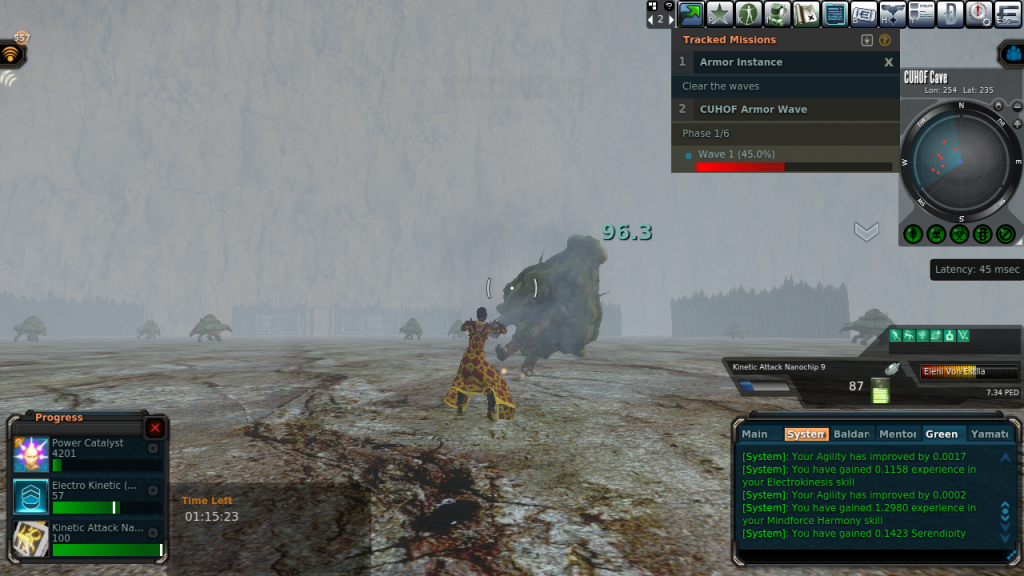The image size is (1024, 576).
Task: Close the Progress panel
Action: click(155, 428)
